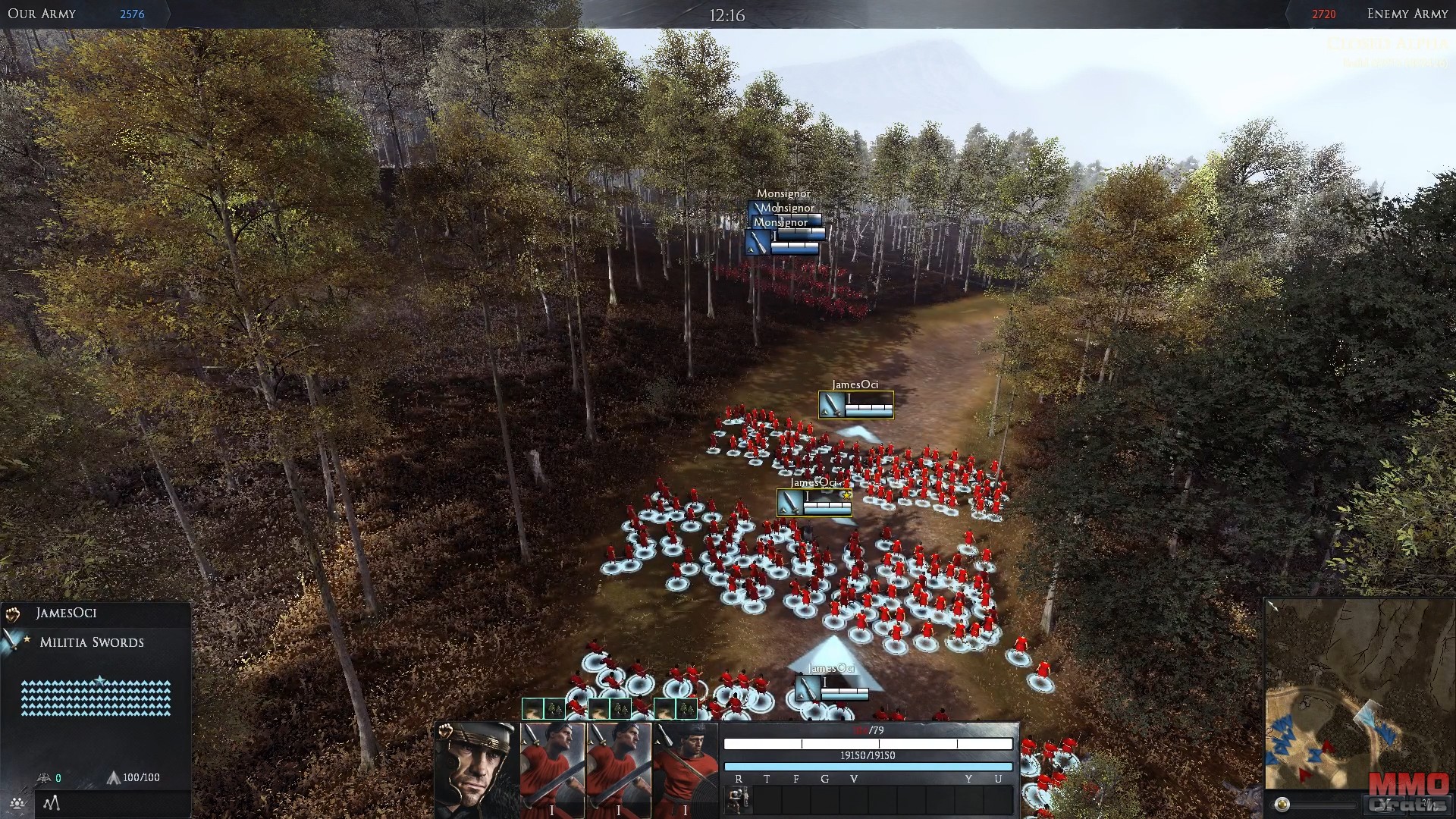Click the fist icon beside JamesOci's name

click(x=13, y=613)
